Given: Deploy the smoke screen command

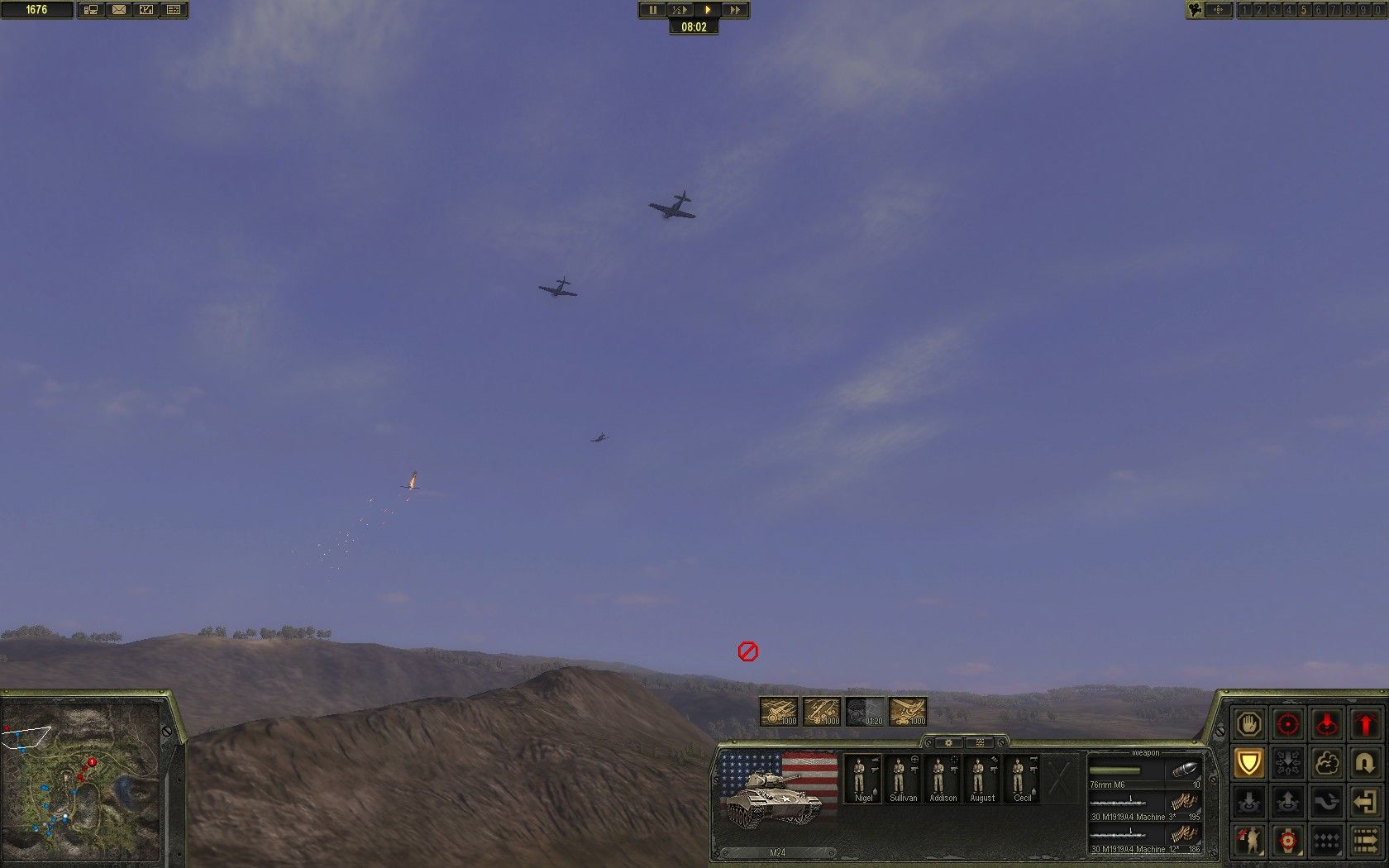Looking at the screenshot, I should coord(1326,763).
